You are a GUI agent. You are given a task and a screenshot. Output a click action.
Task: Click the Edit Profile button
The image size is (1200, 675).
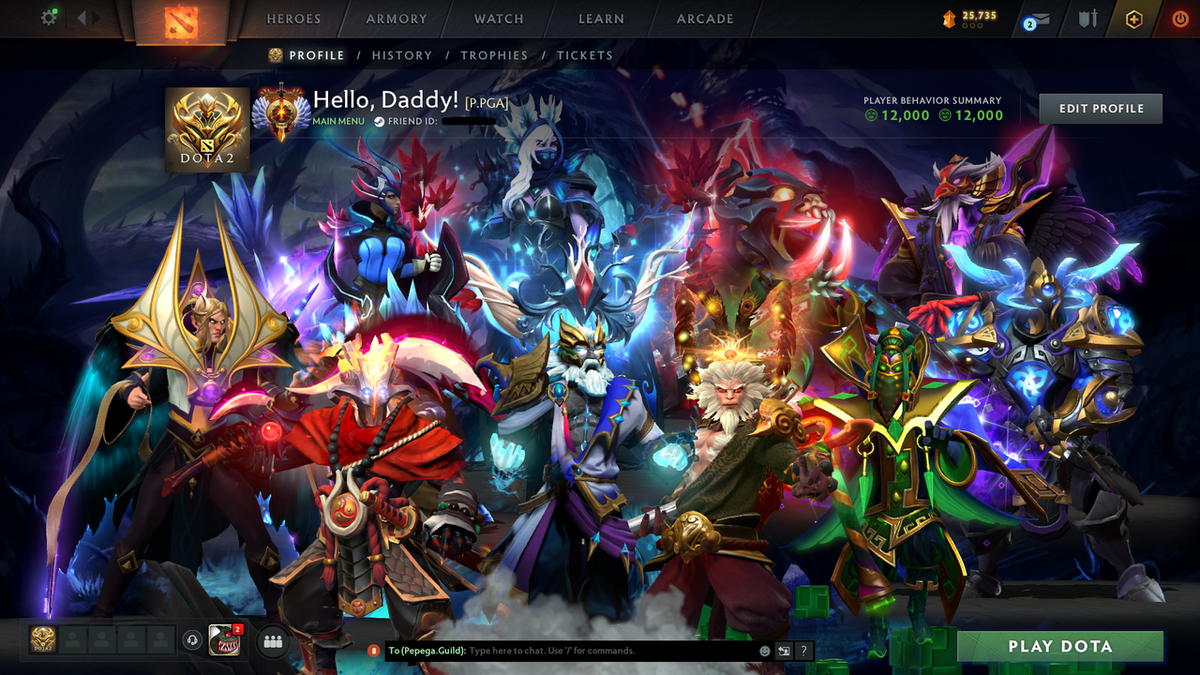[1100, 108]
